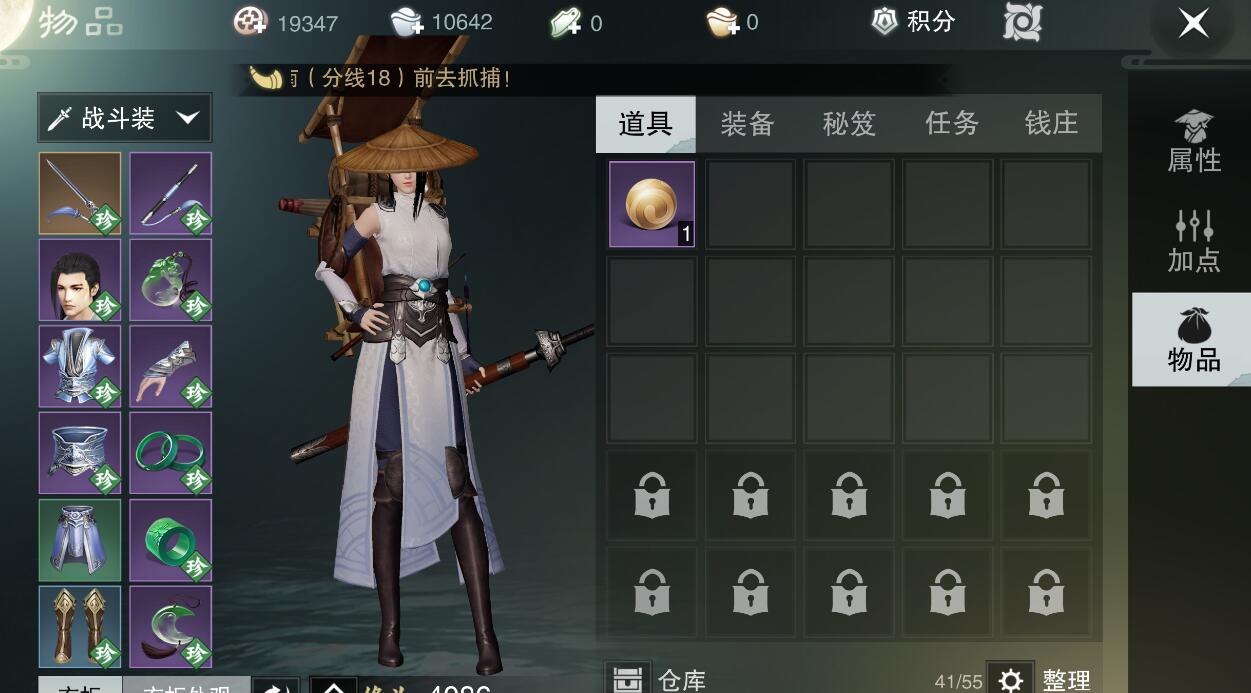Image resolution: width=1251 pixels, height=693 pixels.
Task: Open the 加点 stat points panel
Action: [1193, 242]
